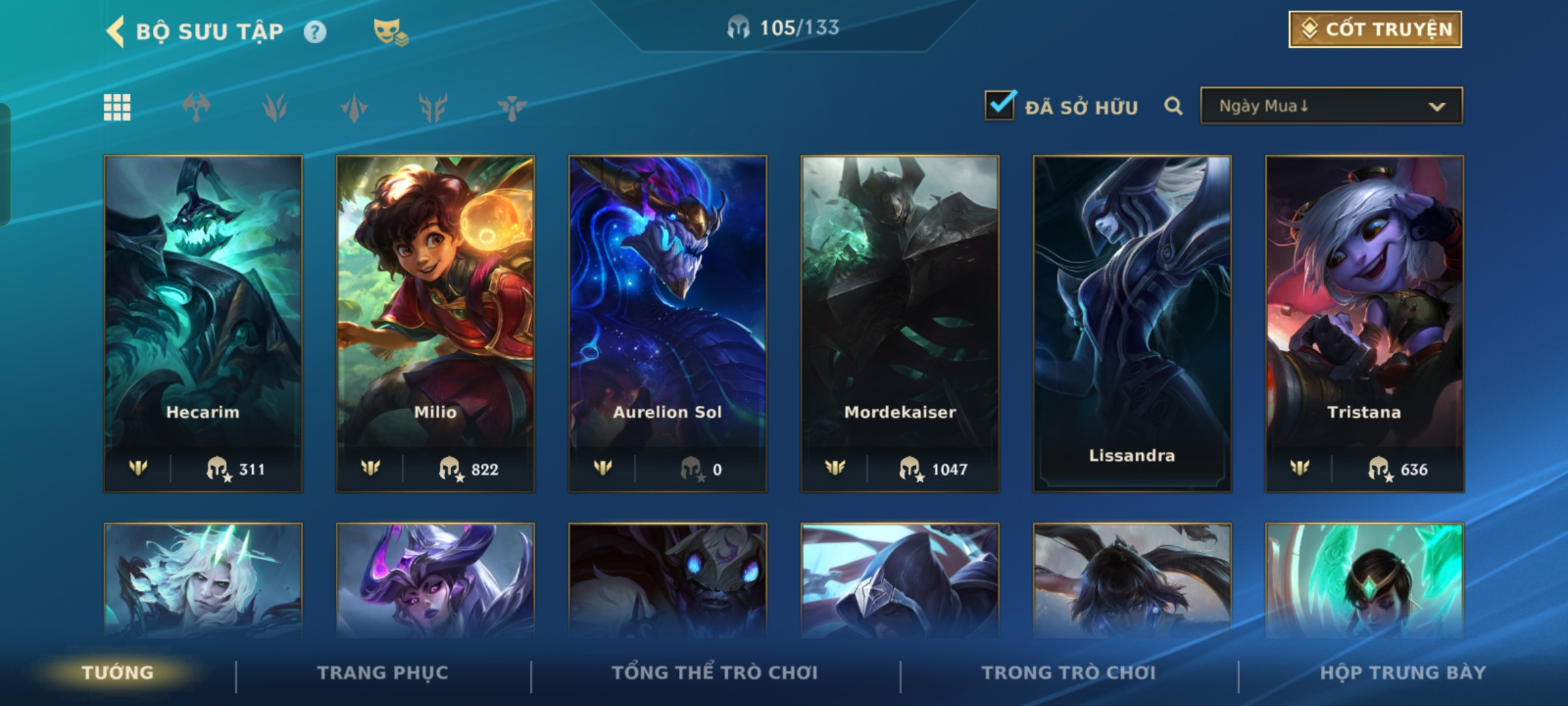Show the Hộp Trưng Bày tab

1403,673
